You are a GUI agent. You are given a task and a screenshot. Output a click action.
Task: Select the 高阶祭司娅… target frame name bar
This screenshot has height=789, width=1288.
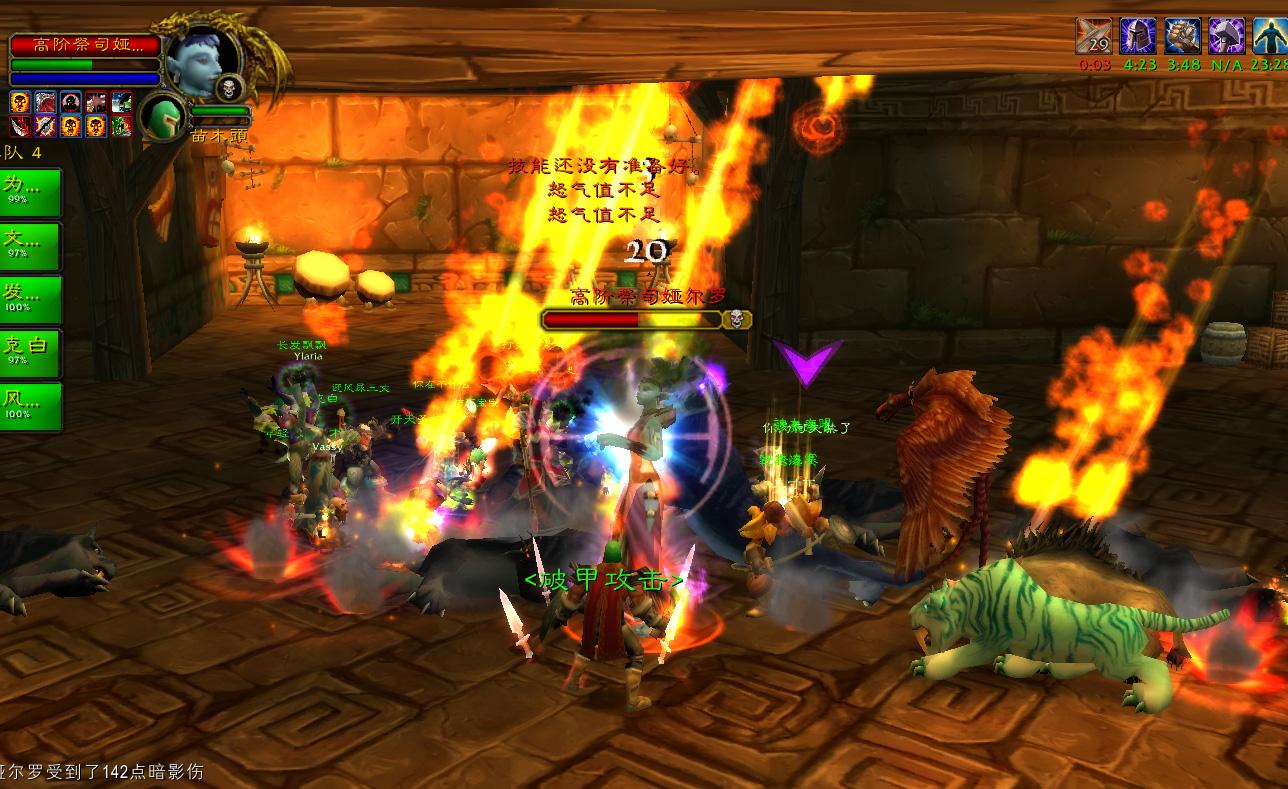pyautogui.click(x=85, y=45)
